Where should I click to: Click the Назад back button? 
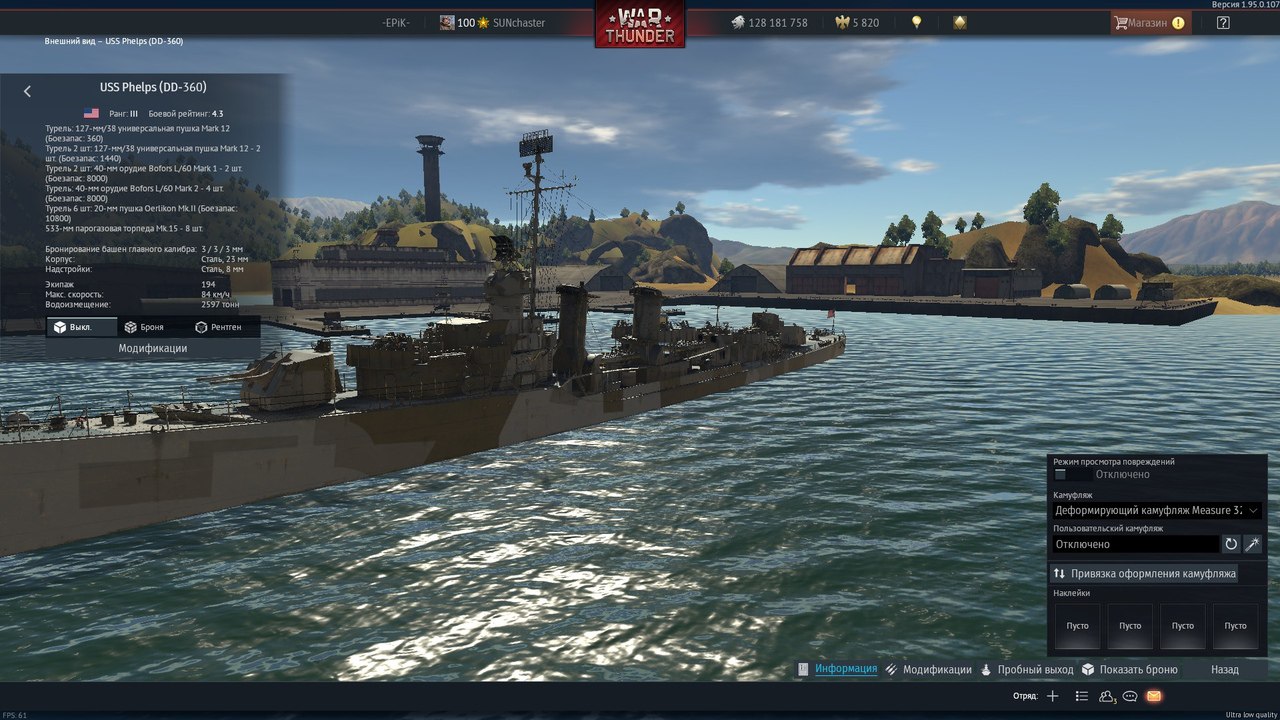point(1224,669)
